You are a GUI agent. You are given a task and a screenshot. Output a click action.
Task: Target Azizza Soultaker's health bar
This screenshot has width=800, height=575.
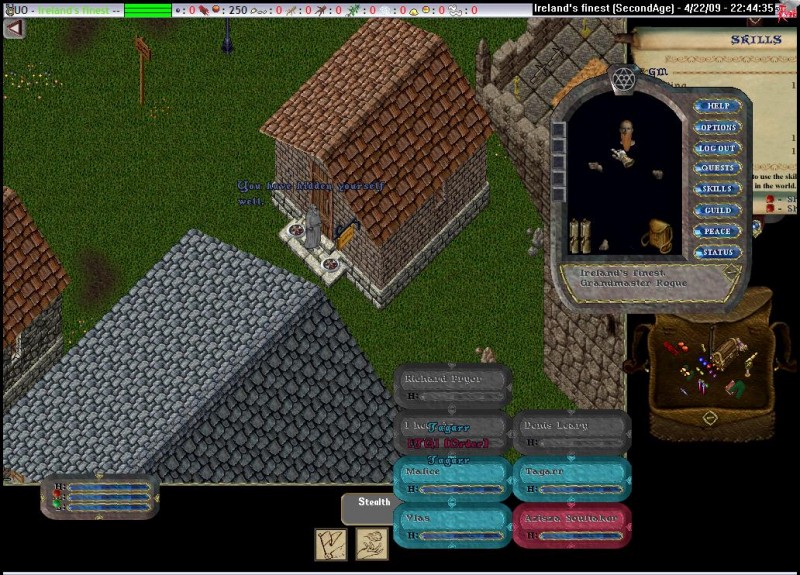[x=572, y=523]
